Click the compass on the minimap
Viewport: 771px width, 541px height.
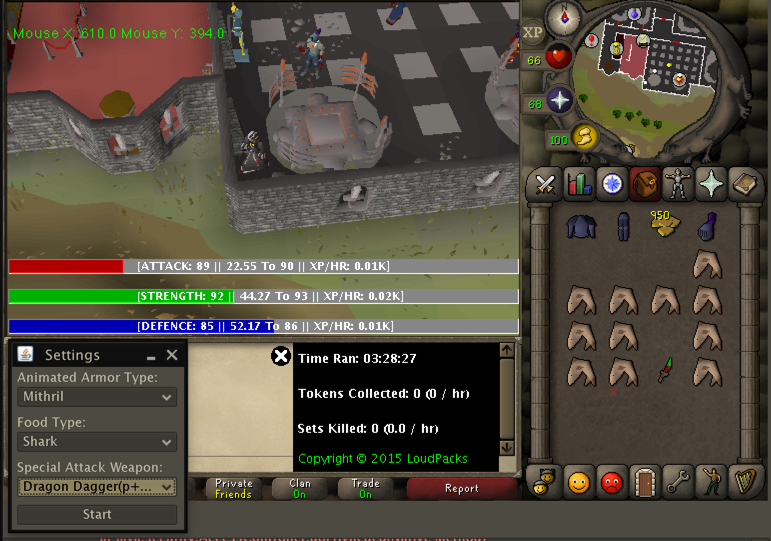(x=570, y=18)
